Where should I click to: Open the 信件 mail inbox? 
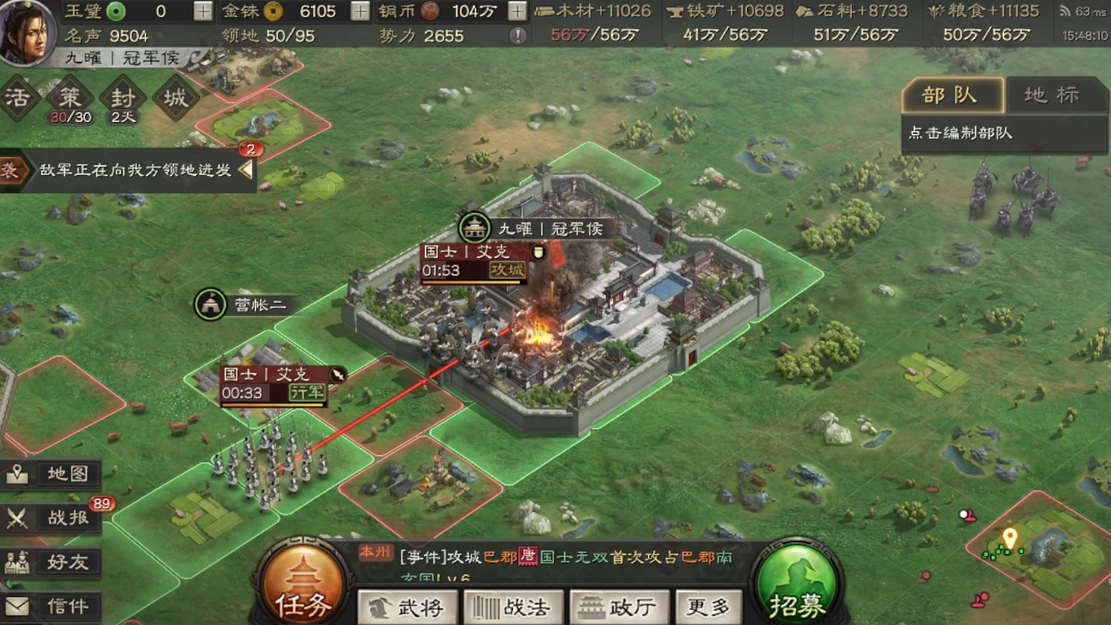(50, 606)
